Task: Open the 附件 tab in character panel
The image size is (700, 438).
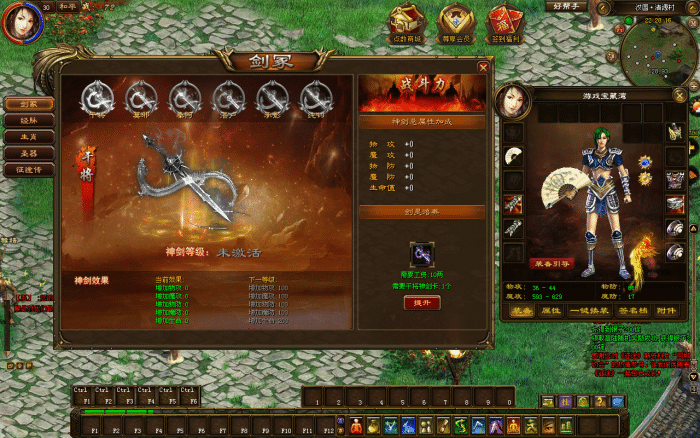Action: [x=666, y=311]
